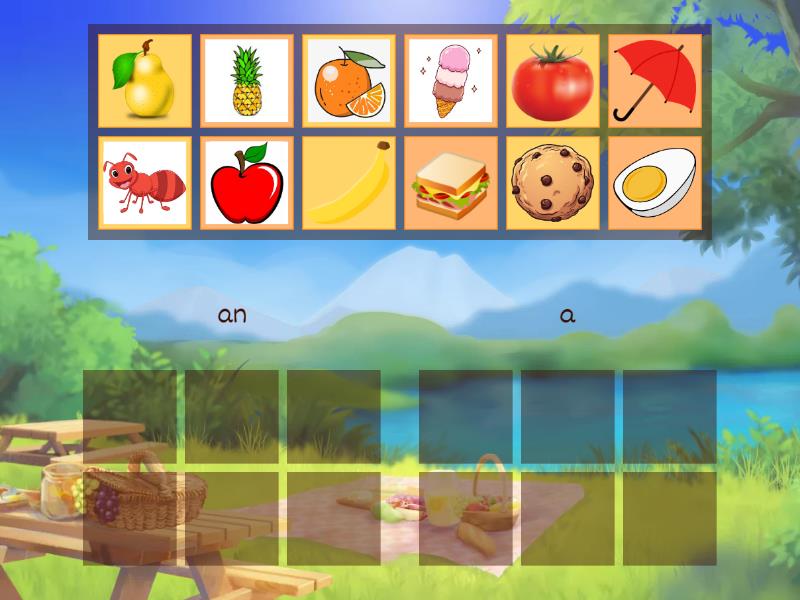Click the banana picture tile
Viewport: 800px width, 600px height.
coord(349,183)
